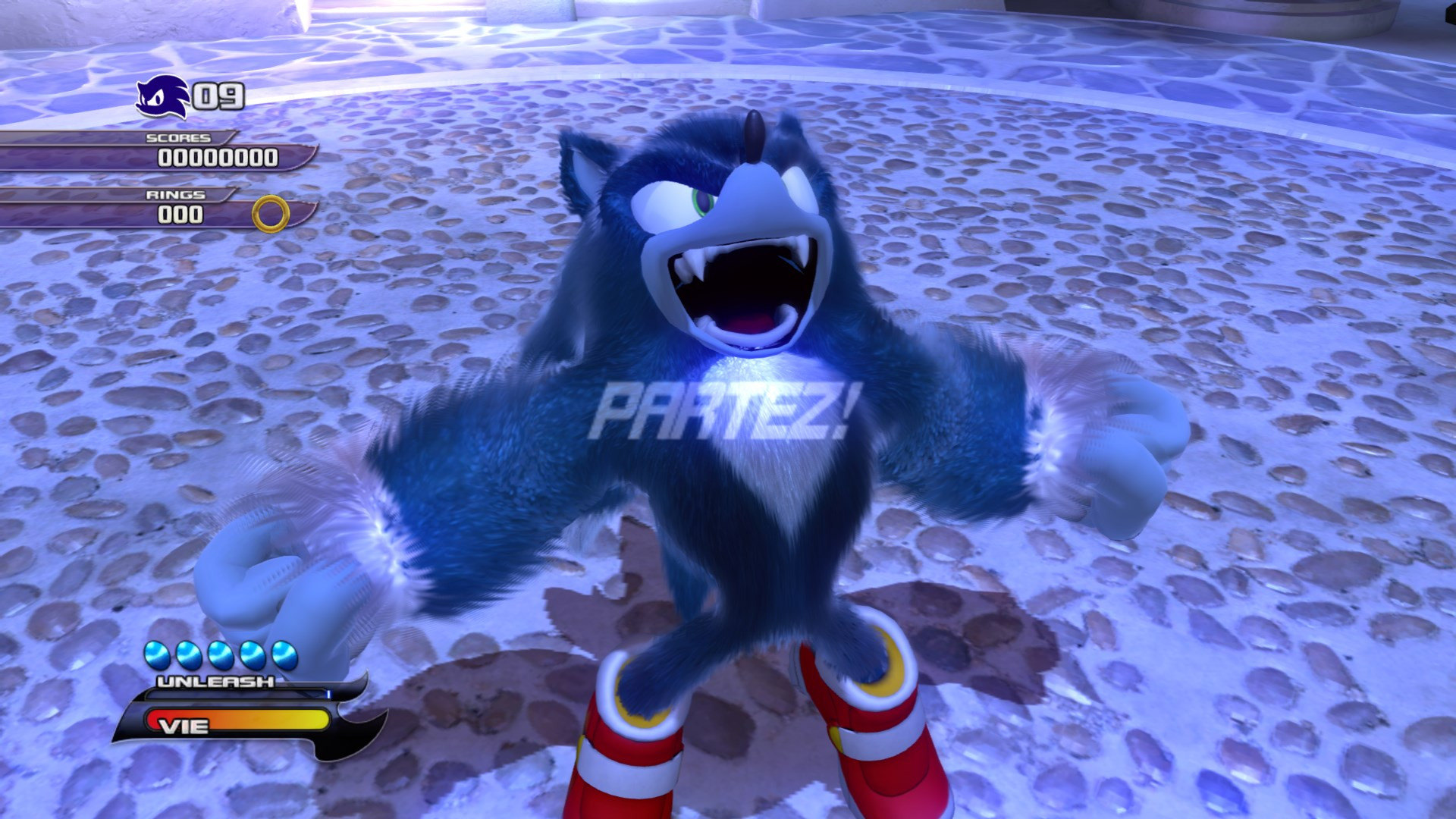Toggle the RINGS counter display
The image size is (1456, 819).
tap(182, 214)
